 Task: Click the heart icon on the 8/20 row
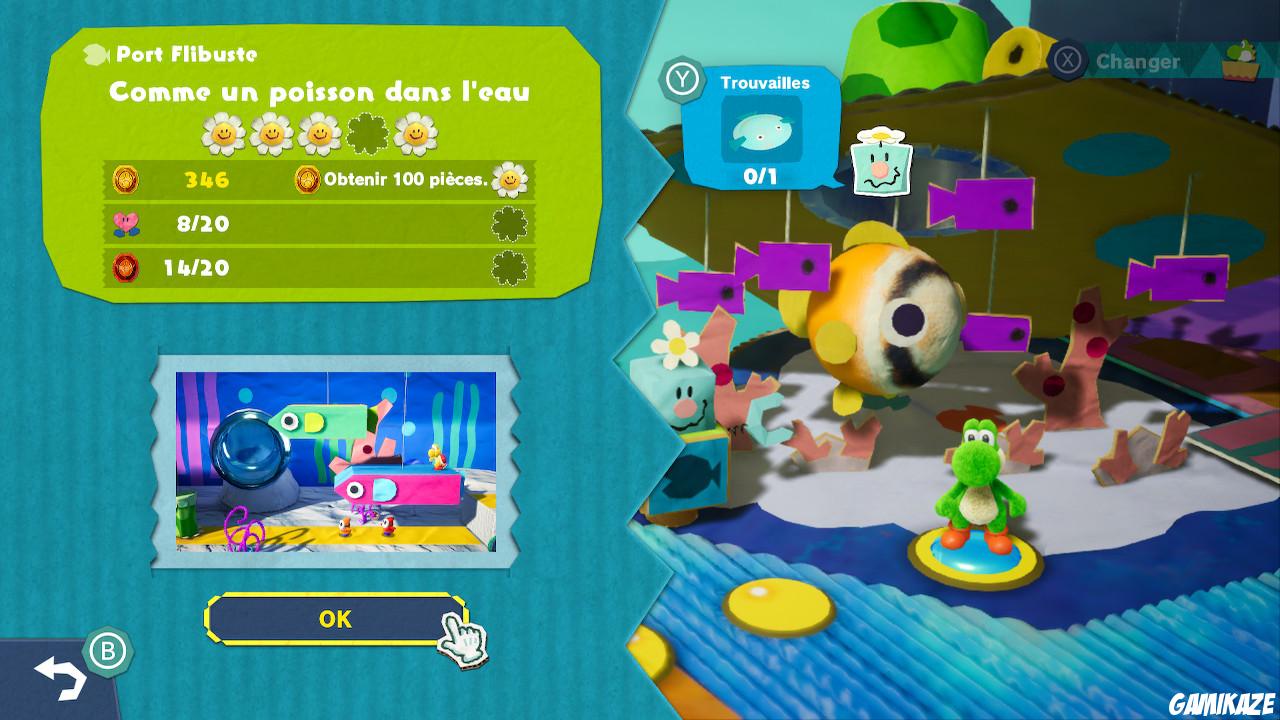tap(123, 223)
